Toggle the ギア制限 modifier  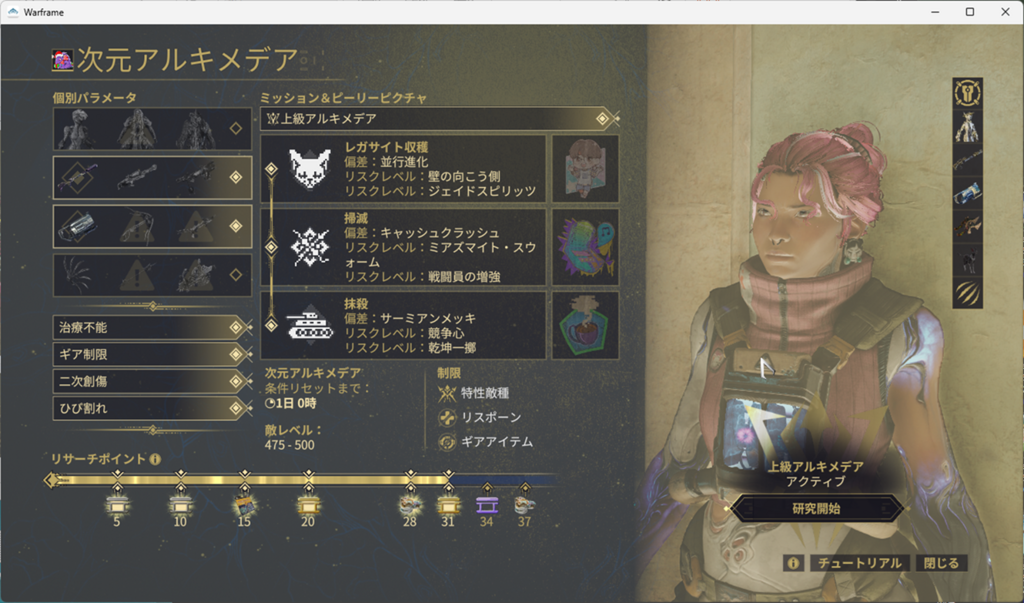tap(150, 354)
